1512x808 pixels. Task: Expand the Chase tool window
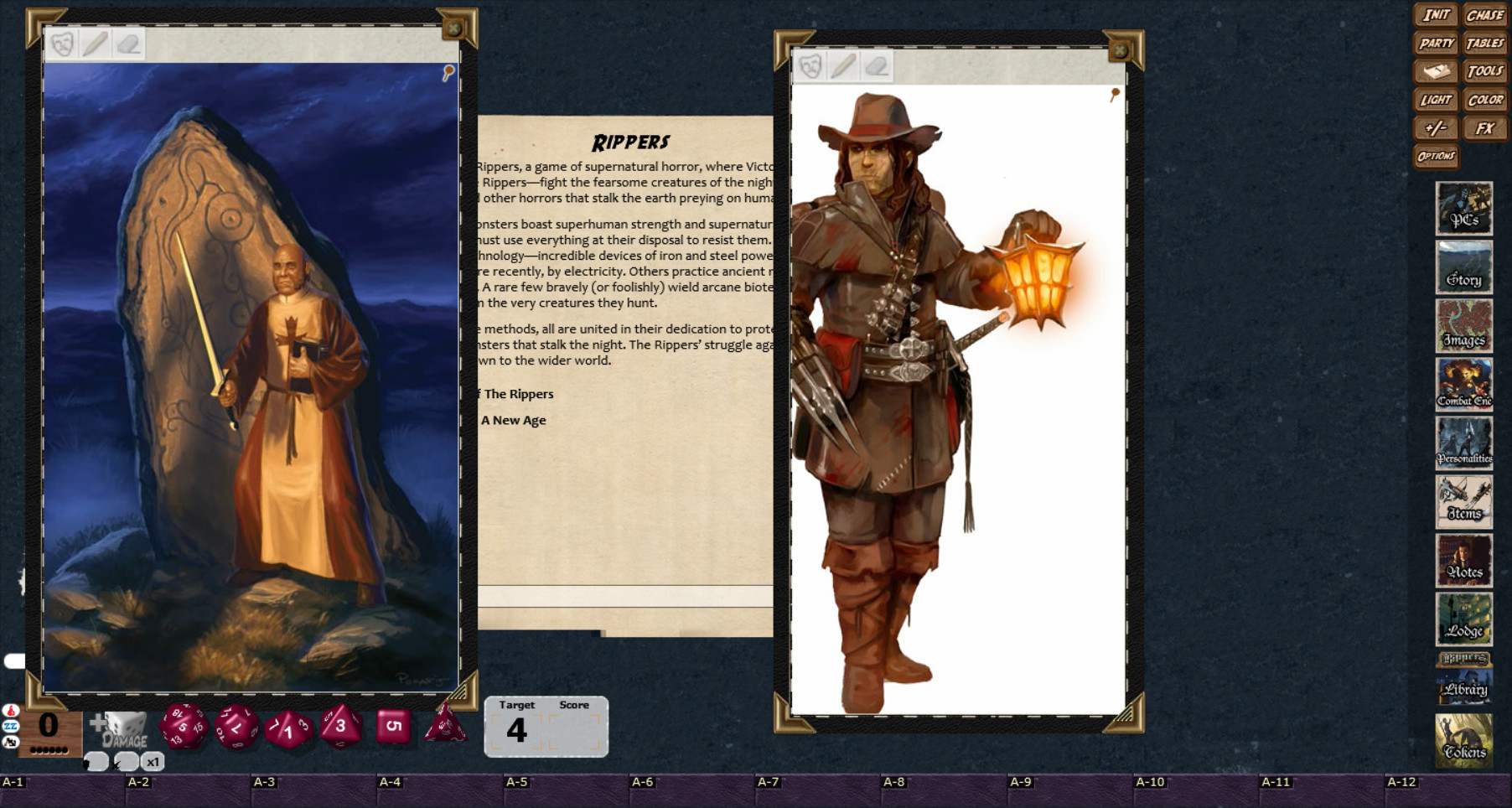[1485, 14]
